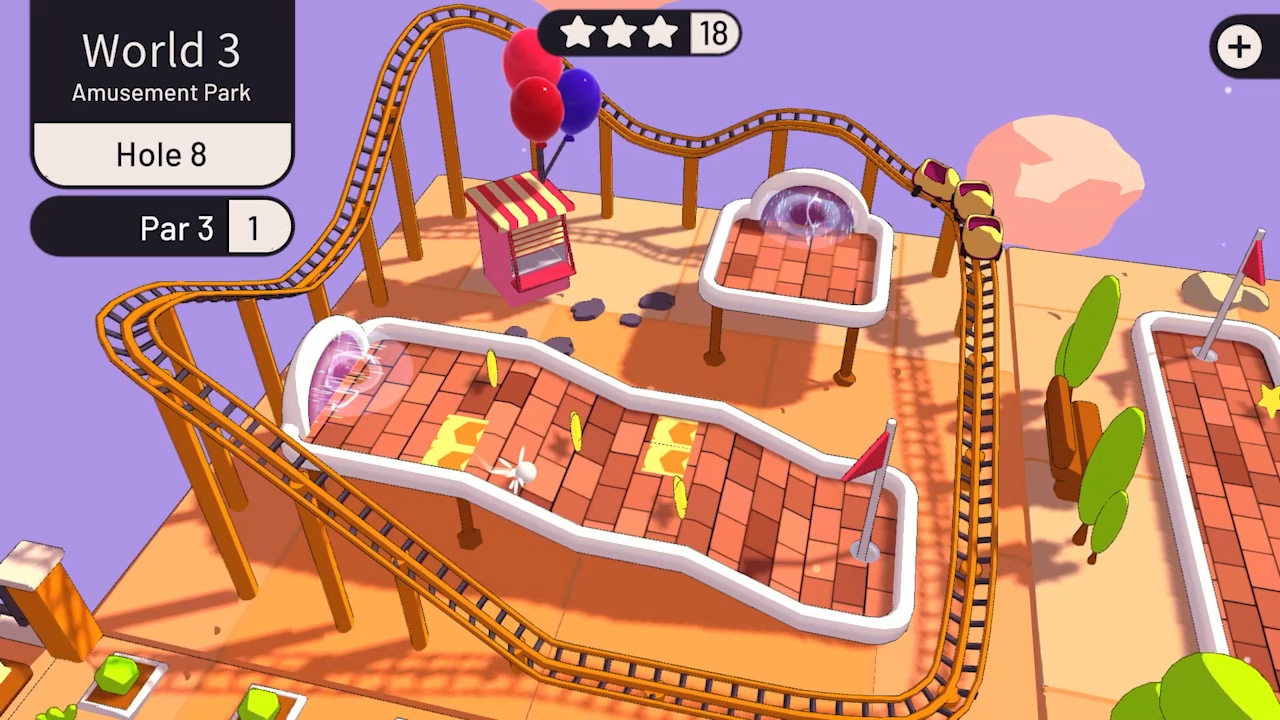Click the Amusement Park subtitle text
The image size is (1280, 720).
click(161, 93)
